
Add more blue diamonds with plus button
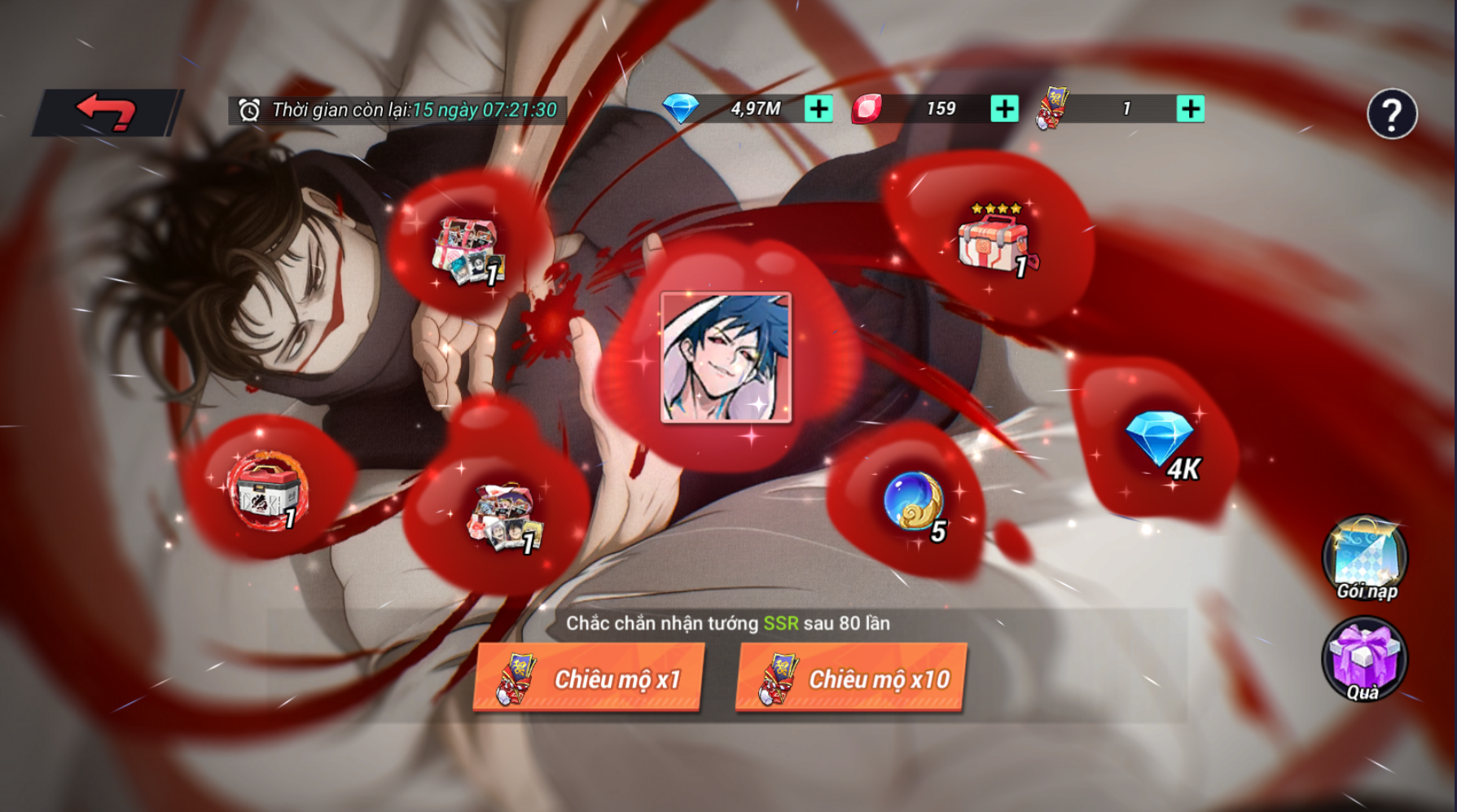click(818, 109)
